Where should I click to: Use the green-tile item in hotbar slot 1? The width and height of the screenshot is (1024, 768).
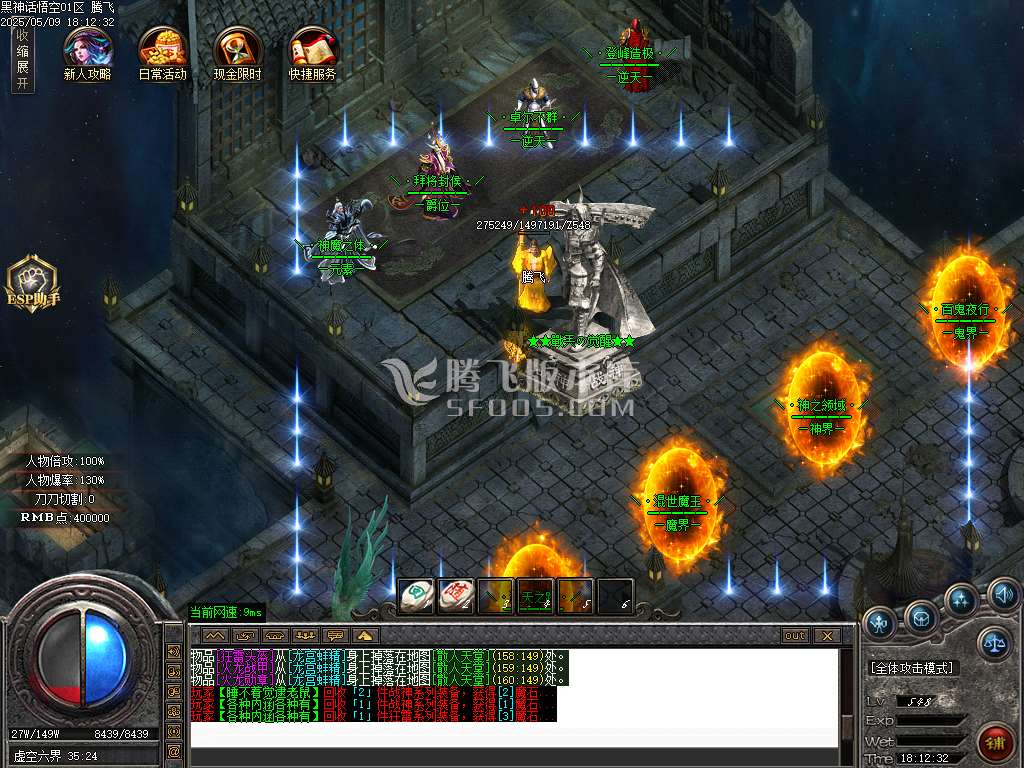coord(415,595)
